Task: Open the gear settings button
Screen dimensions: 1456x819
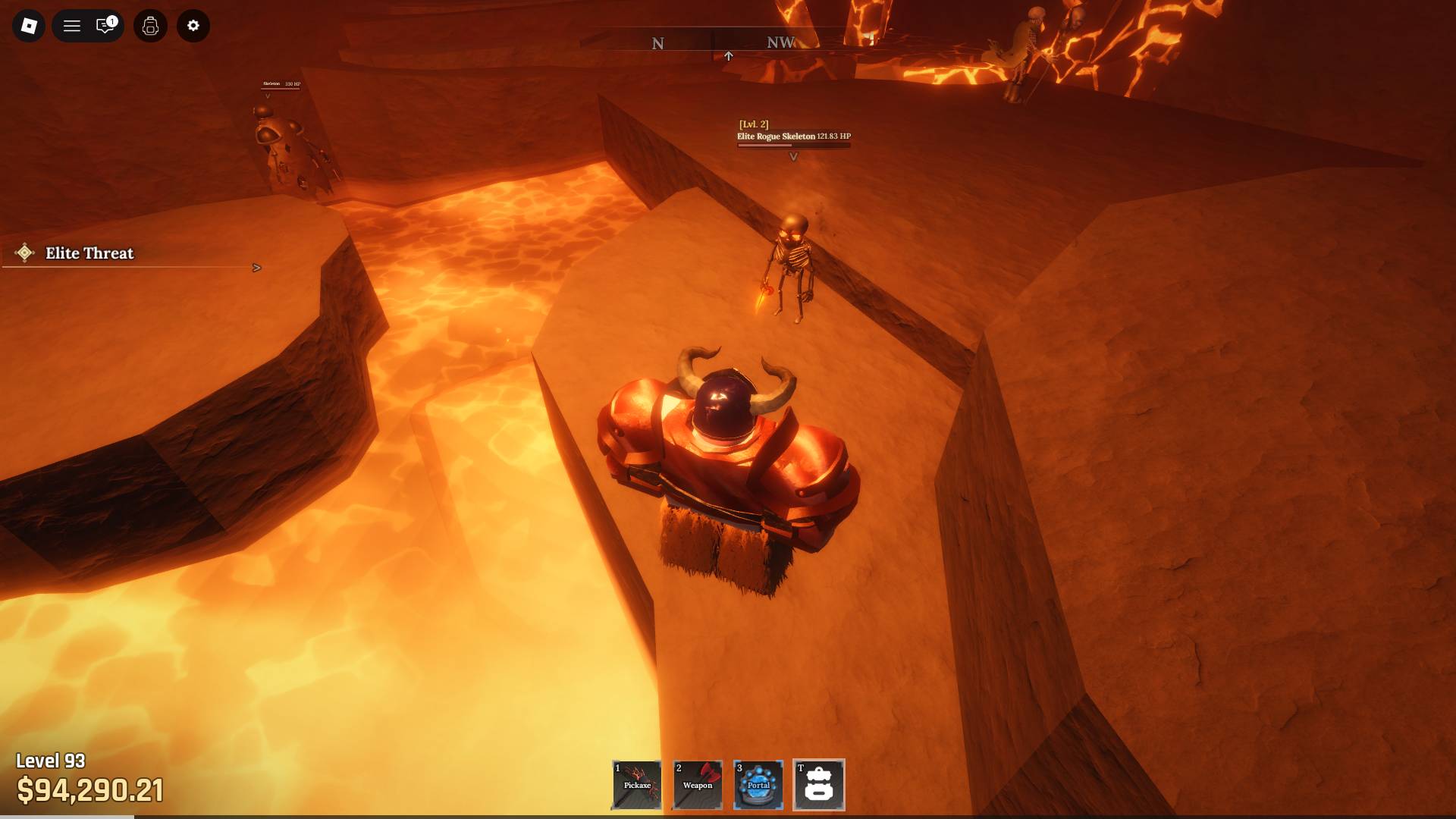Action: click(x=193, y=26)
